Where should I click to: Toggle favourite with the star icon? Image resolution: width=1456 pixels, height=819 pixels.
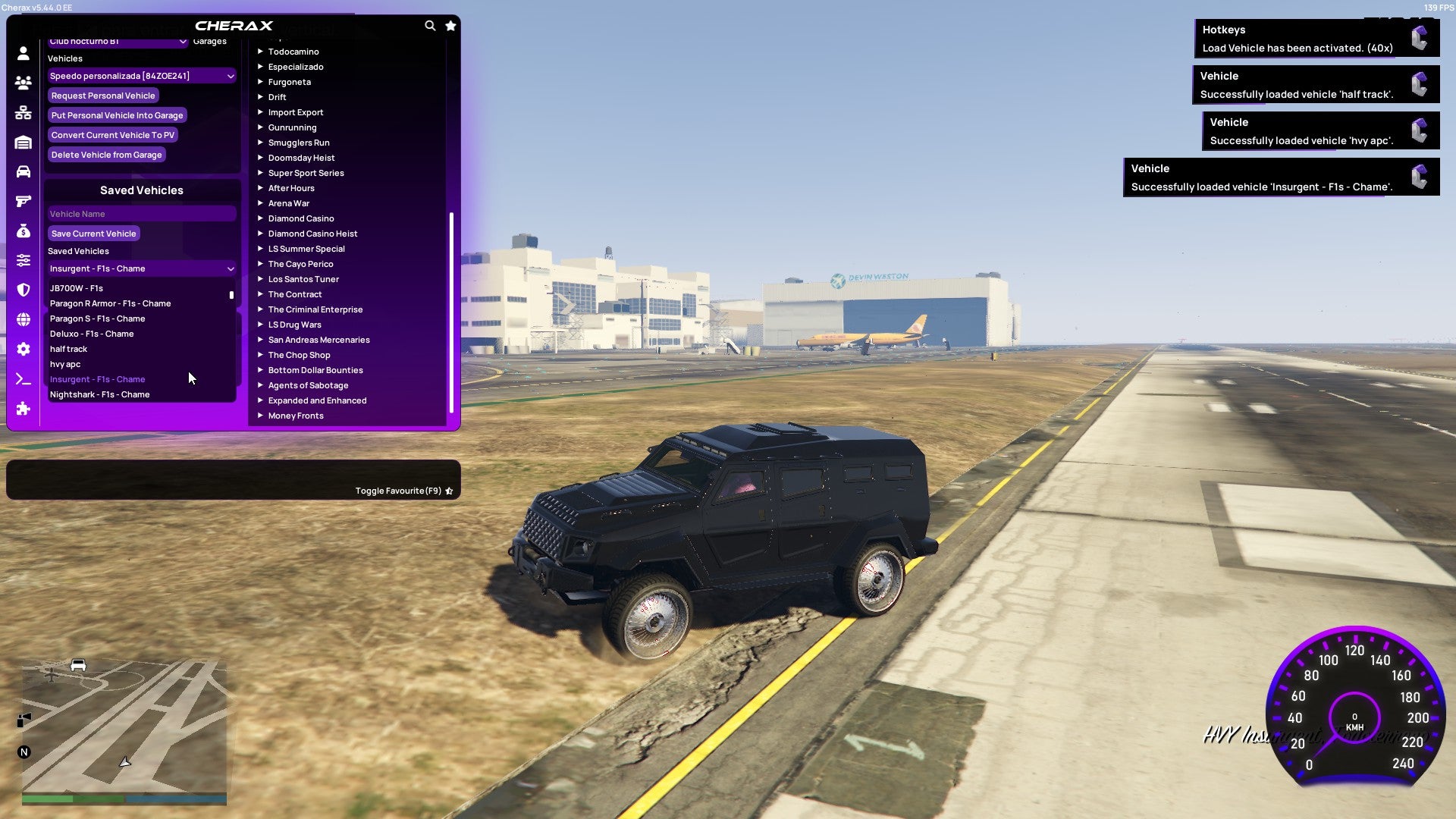(x=449, y=490)
